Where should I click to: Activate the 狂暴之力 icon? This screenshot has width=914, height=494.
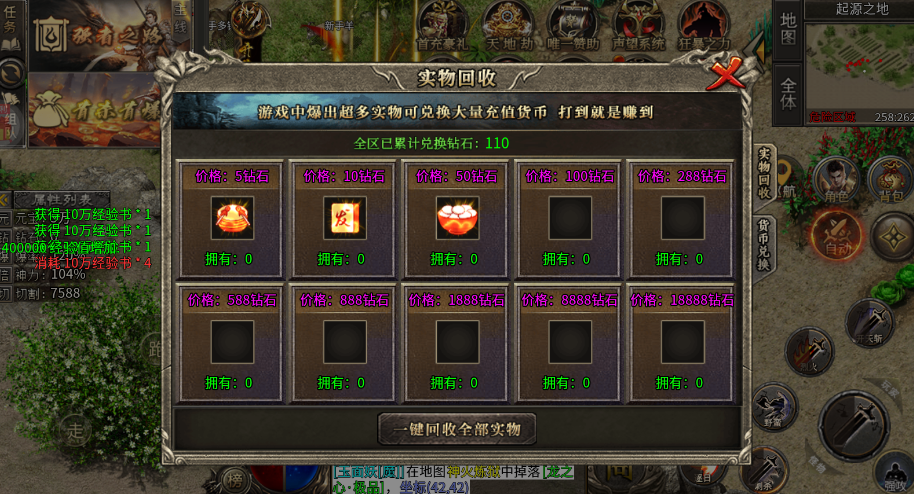pyautogui.click(x=705, y=24)
